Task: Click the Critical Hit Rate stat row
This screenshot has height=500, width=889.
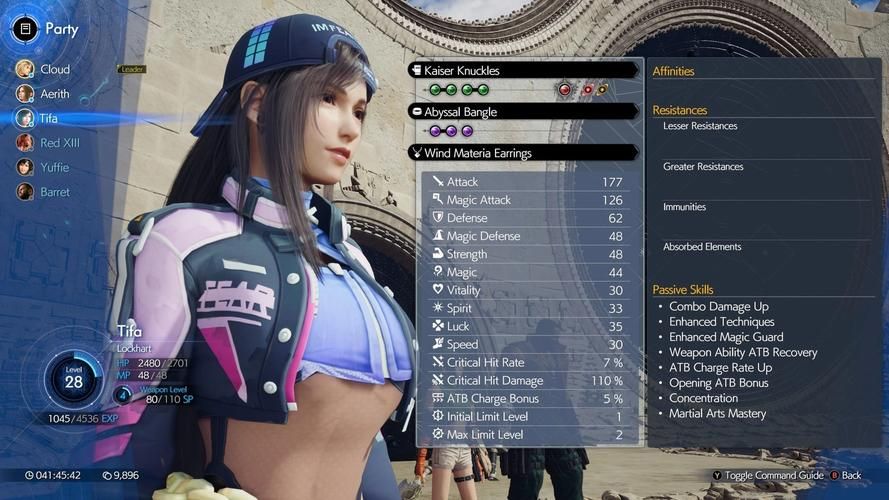Action: (530, 363)
